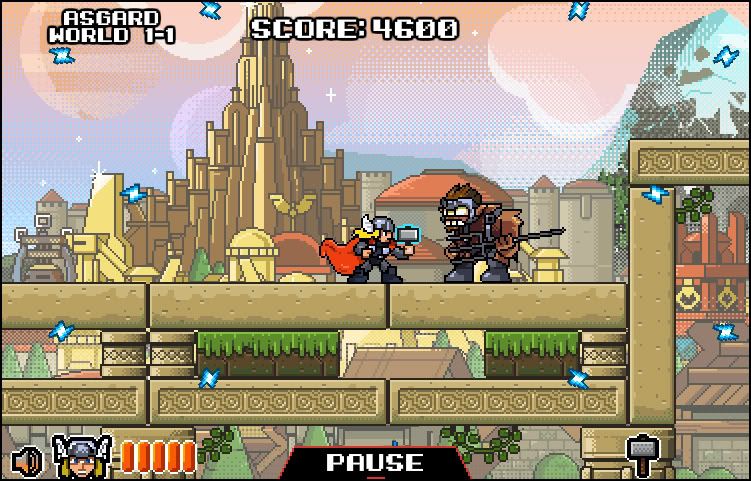Image resolution: width=751 pixels, height=481 pixels.
Task: Toggle the sound speaker icon
Action: point(28,460)
